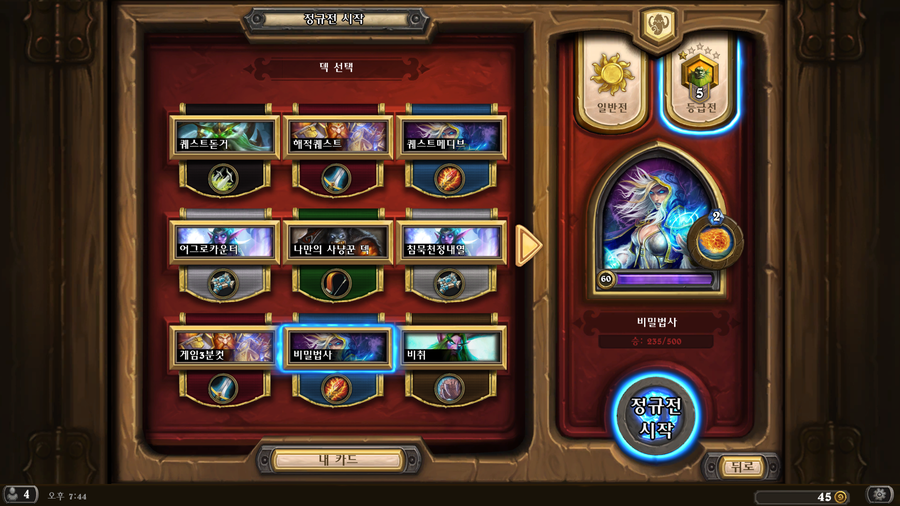Show the next page of decks
This screenshot has width=900, height=506.
(x=528, y=246)
